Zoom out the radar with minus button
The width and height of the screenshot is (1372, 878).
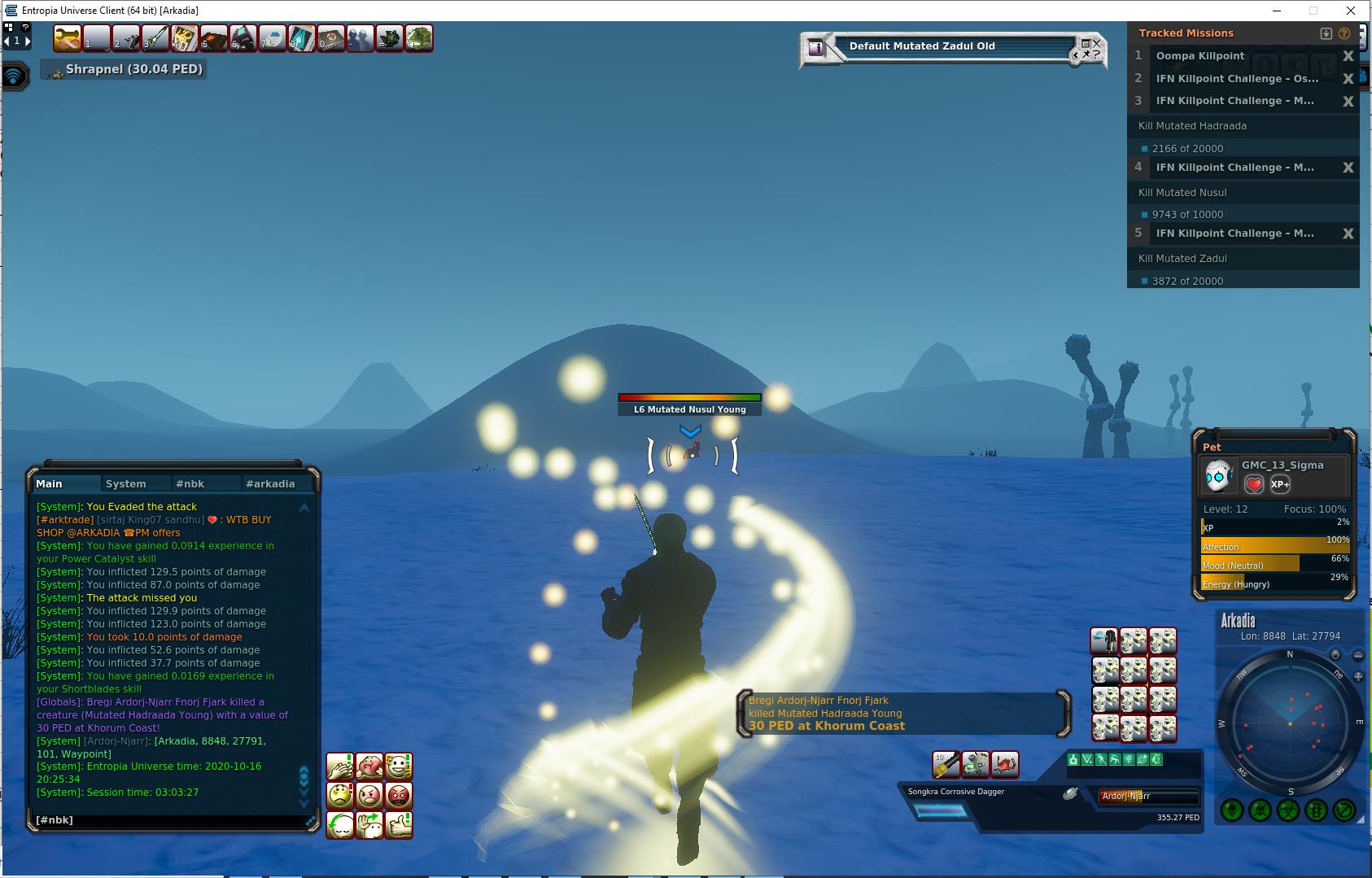1358,655
